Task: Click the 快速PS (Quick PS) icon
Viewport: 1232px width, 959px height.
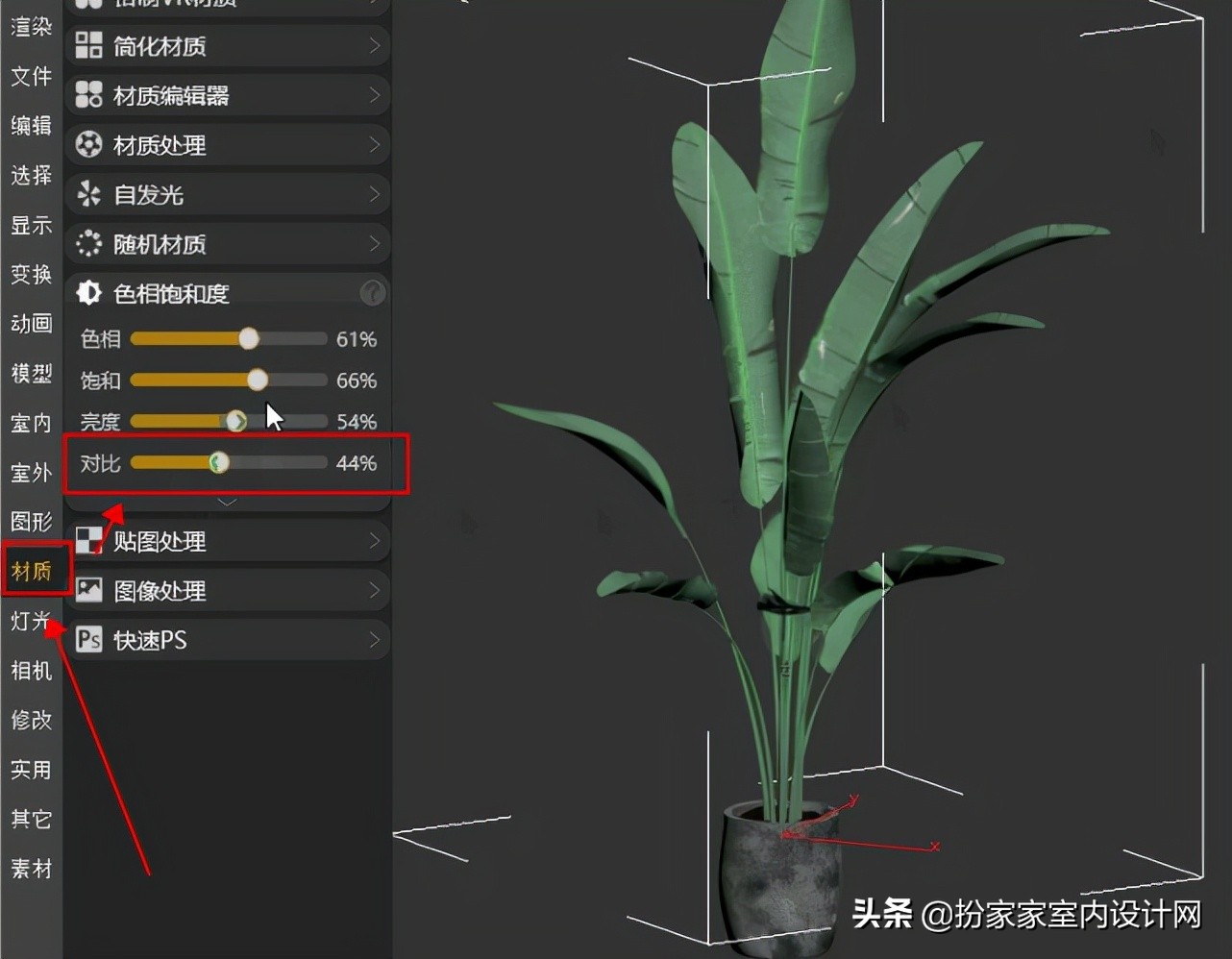Action: pyautogui.click(x=89, y=640)
